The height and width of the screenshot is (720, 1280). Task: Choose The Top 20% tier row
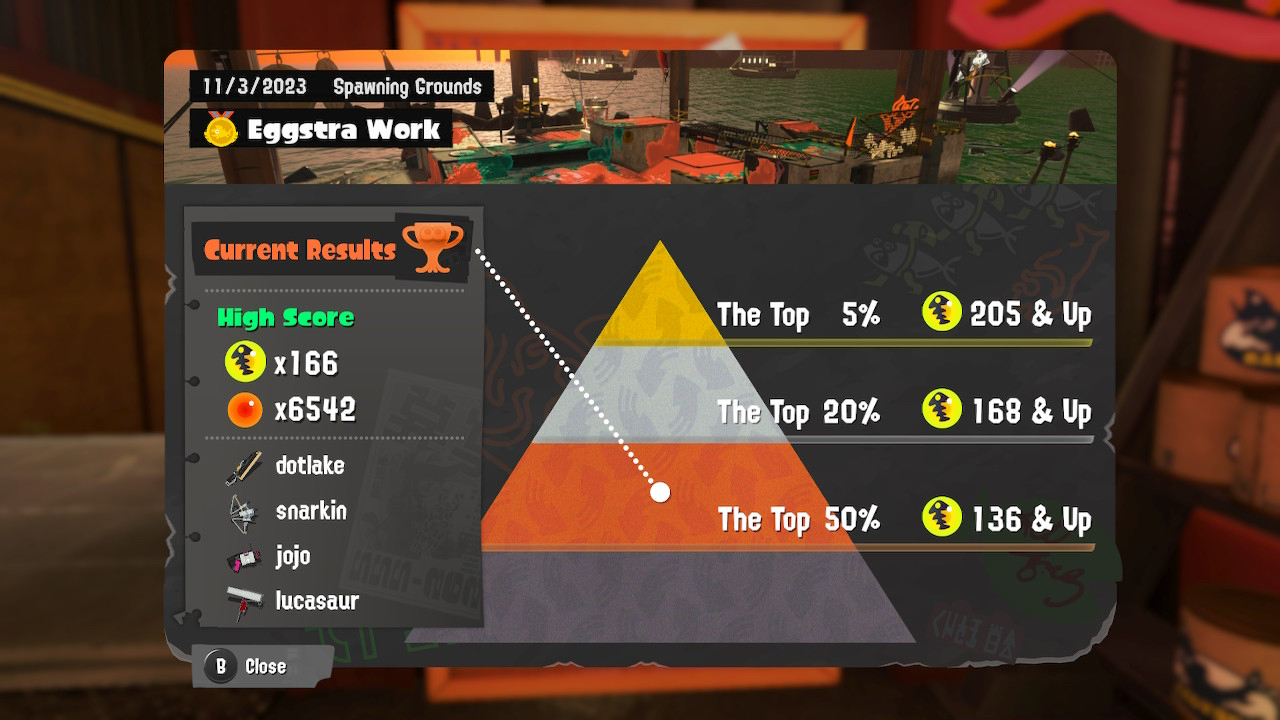pyautogui.click(x=903, y=412)
